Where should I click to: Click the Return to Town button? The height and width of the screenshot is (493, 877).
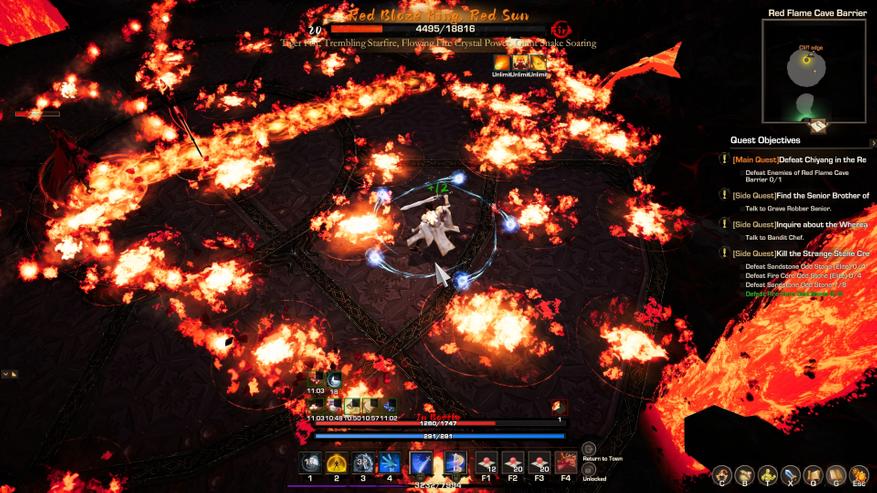(x=589, y=450)
